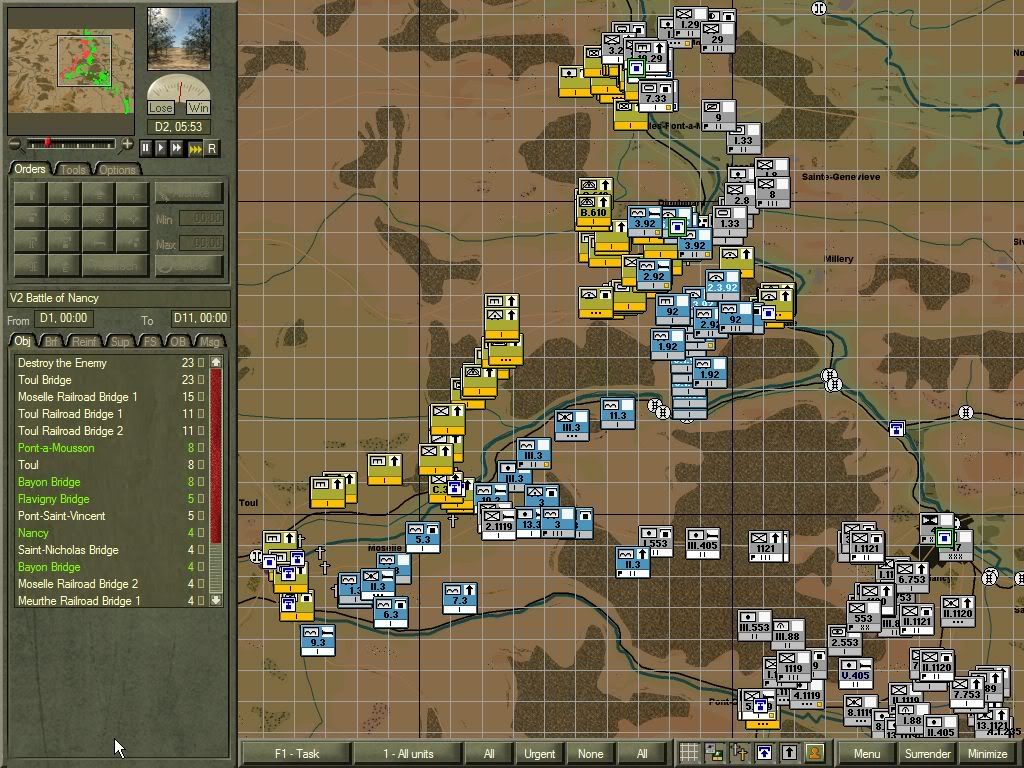Select the Toul Bridge objective
The image size is (1024, 768).
point(44,380)
